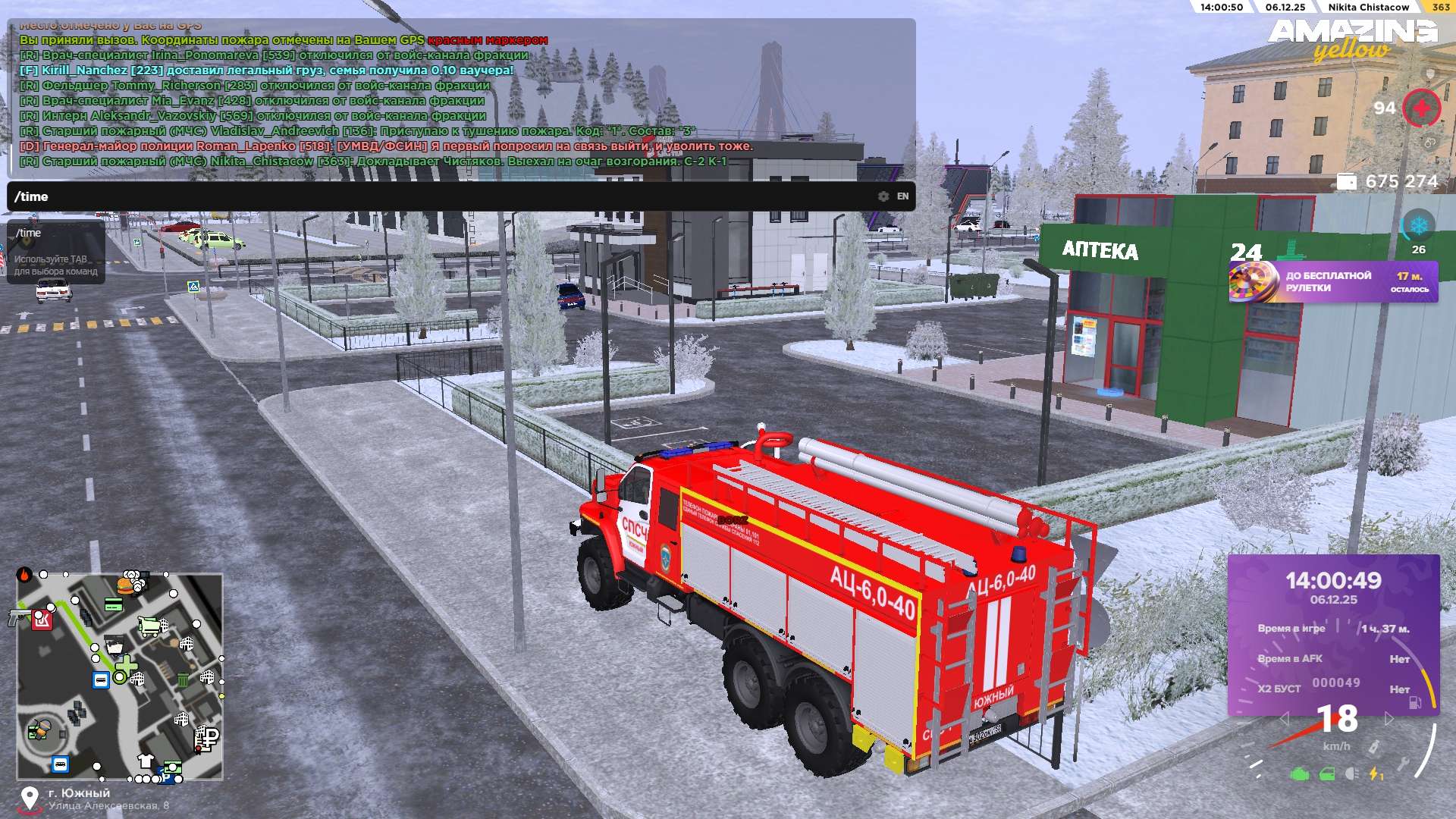Viewport: 1456px width, 819px height.
Task: Click the green trash bin map marker
Action: coord(183,679)
